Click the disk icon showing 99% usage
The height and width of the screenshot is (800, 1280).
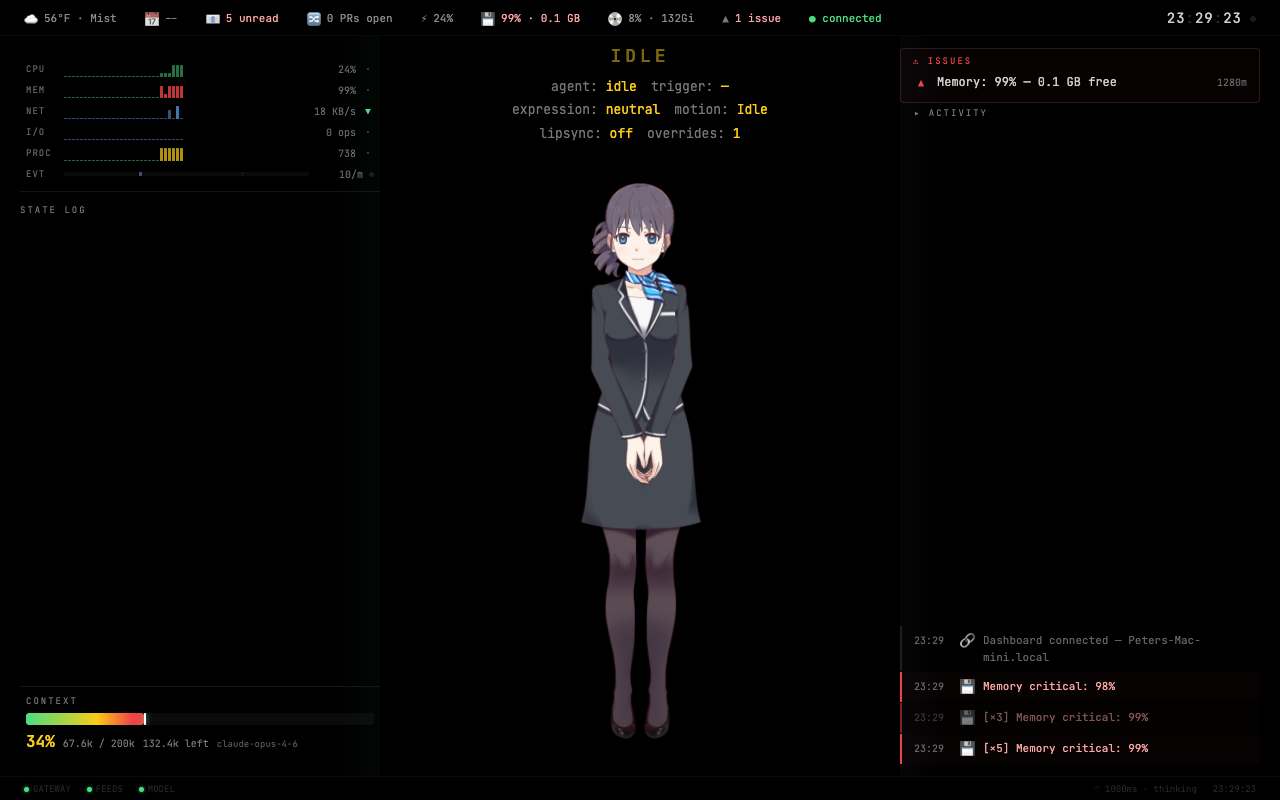[487, 18]
